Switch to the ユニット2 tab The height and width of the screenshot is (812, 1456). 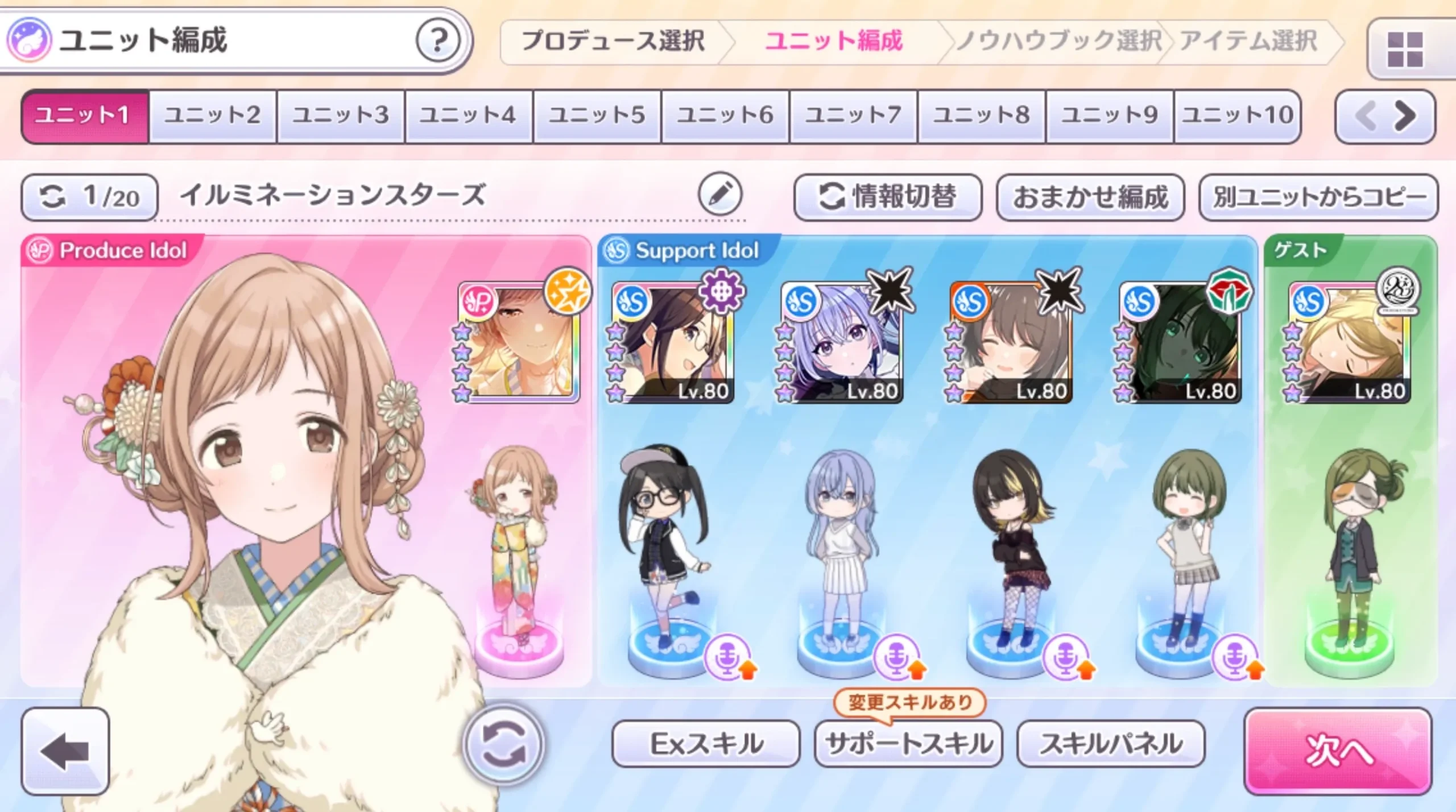(213, 115)
